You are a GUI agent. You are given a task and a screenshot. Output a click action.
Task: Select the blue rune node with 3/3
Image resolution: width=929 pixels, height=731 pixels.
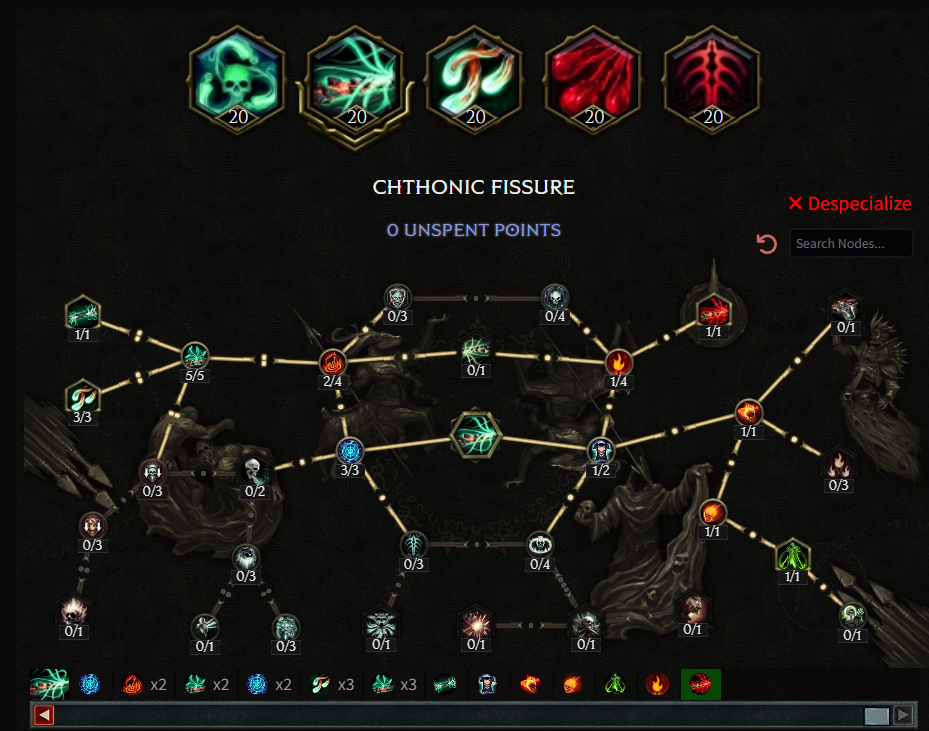pyautogui.click(x=348, y=451)
